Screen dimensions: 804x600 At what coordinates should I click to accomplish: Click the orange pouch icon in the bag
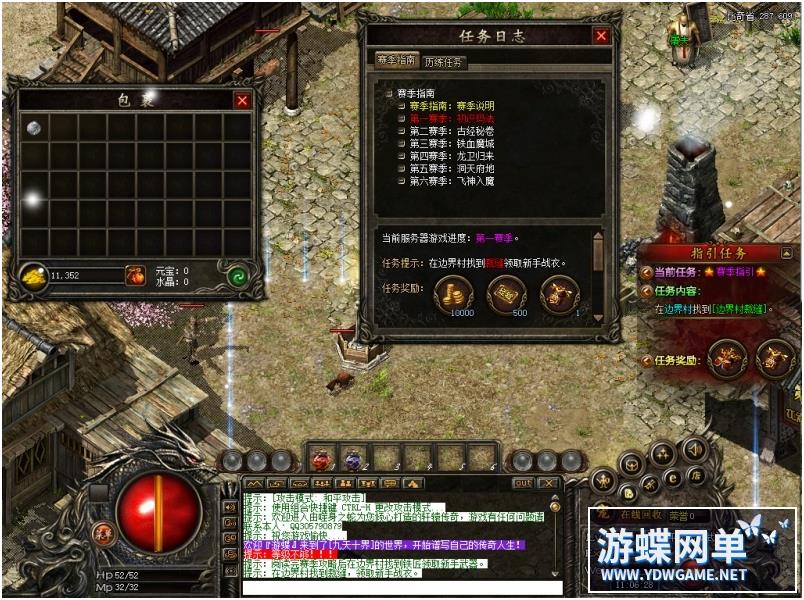(135, 275)
